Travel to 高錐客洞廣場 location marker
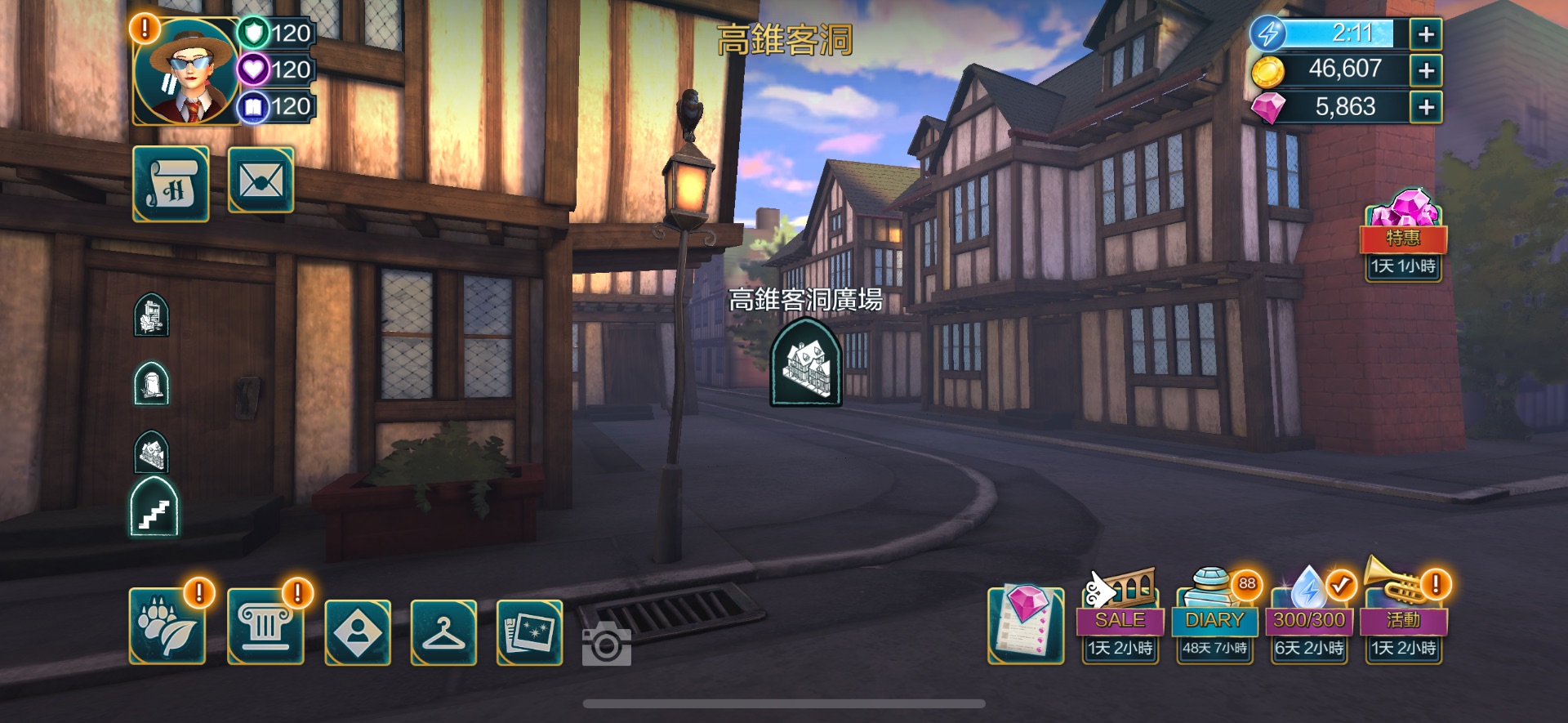Image resolution: width=1568 pixels, height=723 pixels. pos(806,362)
